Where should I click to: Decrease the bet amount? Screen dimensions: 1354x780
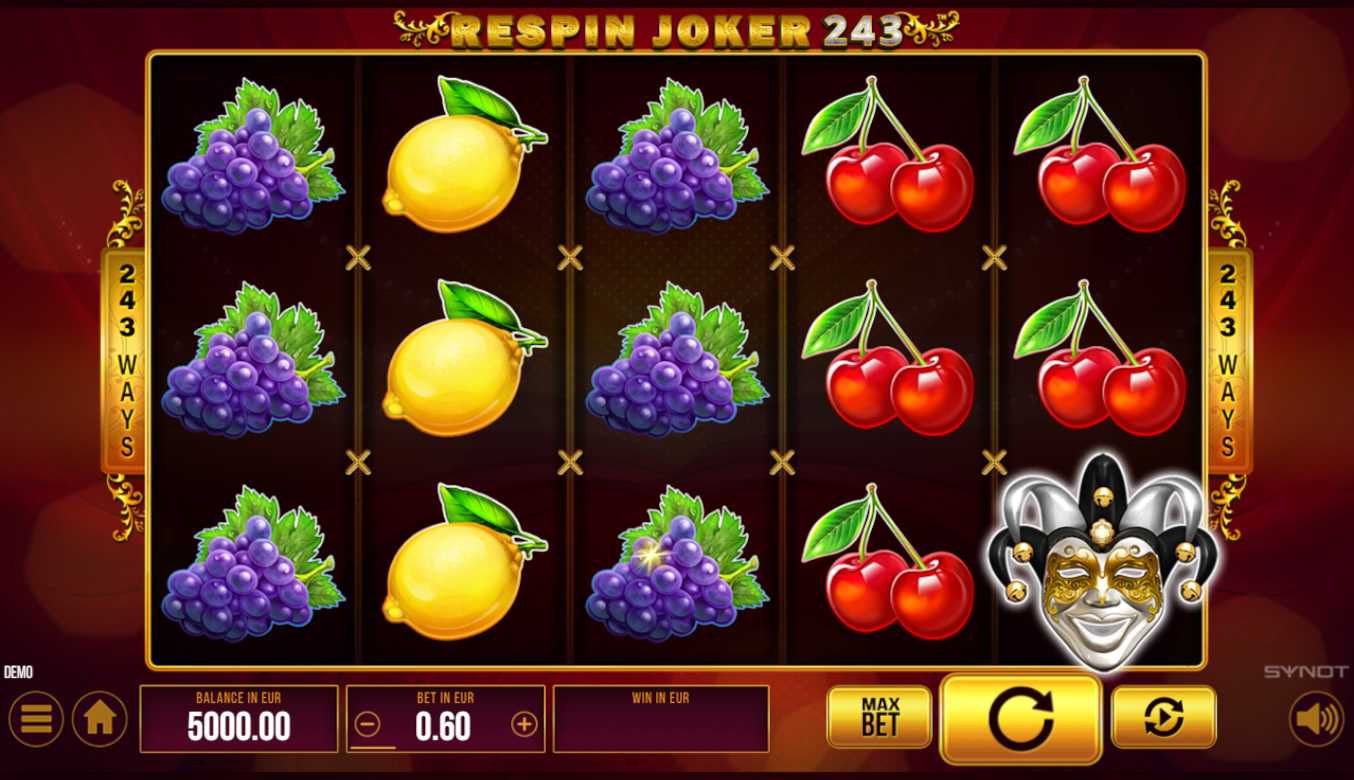click(x=368, y=725)
